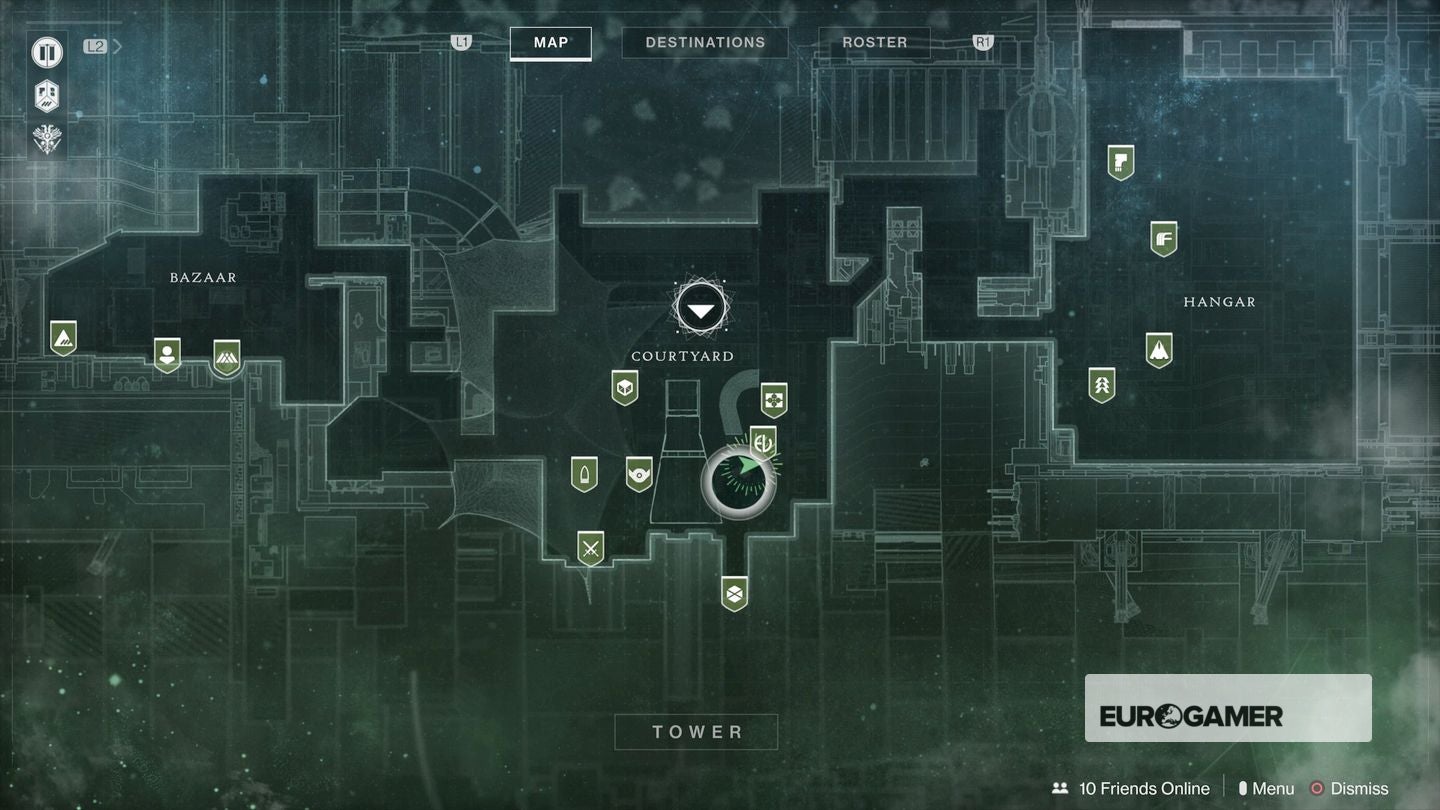Select the winged Postmaster icon in the Courtyard
Image resolution: width=1440 pixels, height=810 pixels.
[775, 398]
